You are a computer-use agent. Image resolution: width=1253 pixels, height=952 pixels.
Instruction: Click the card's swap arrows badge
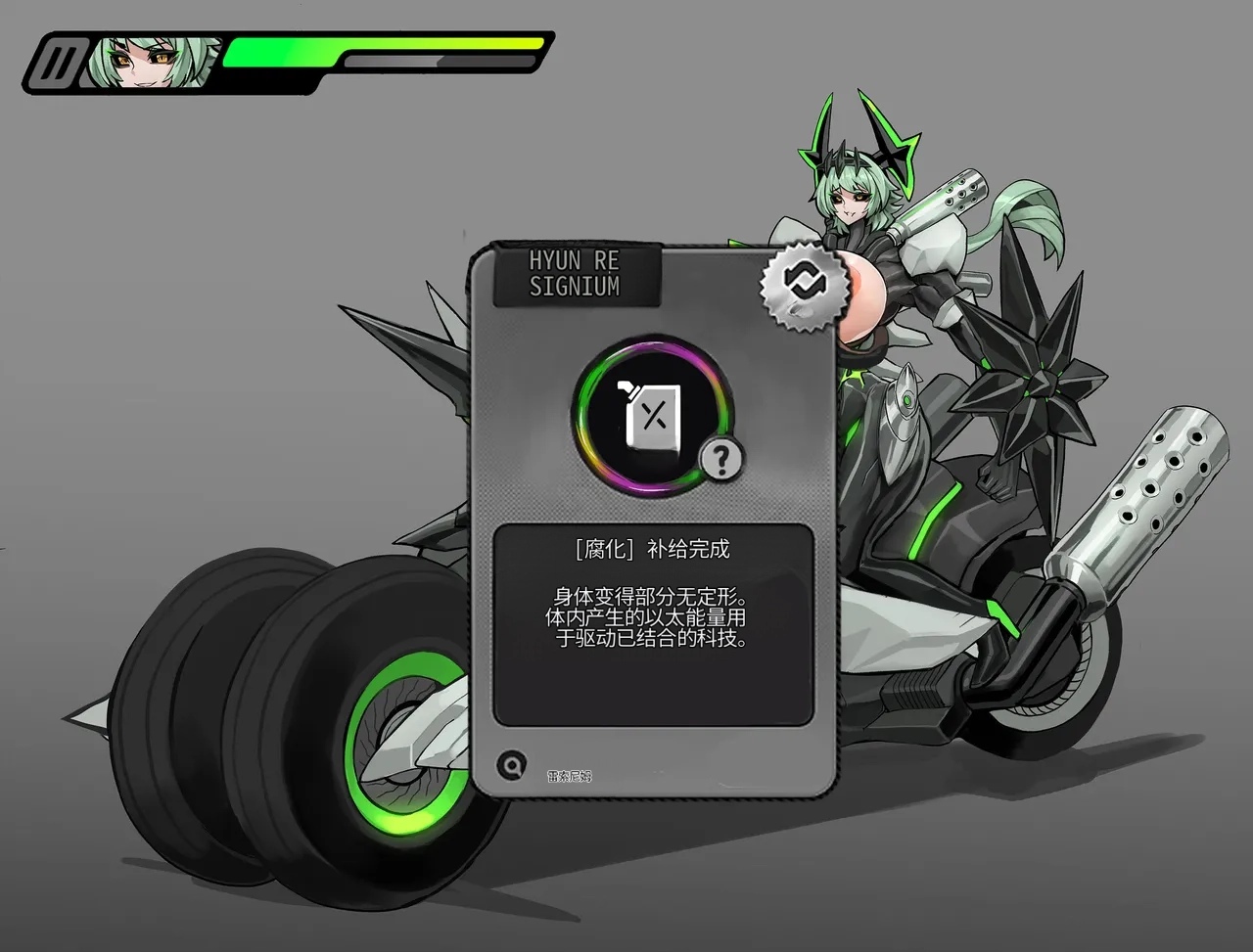point(805,284)
